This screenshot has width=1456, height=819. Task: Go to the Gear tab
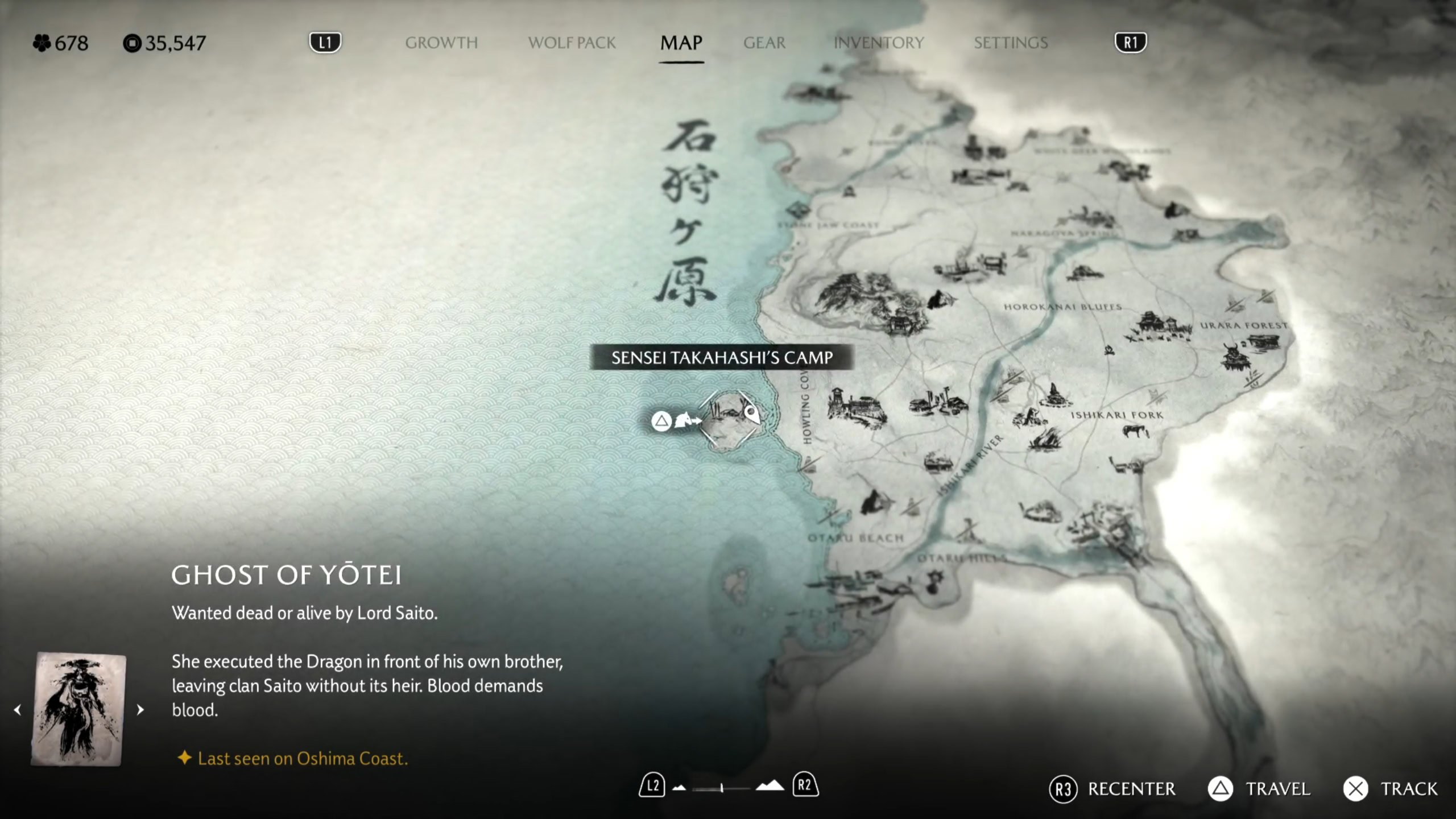764,43
